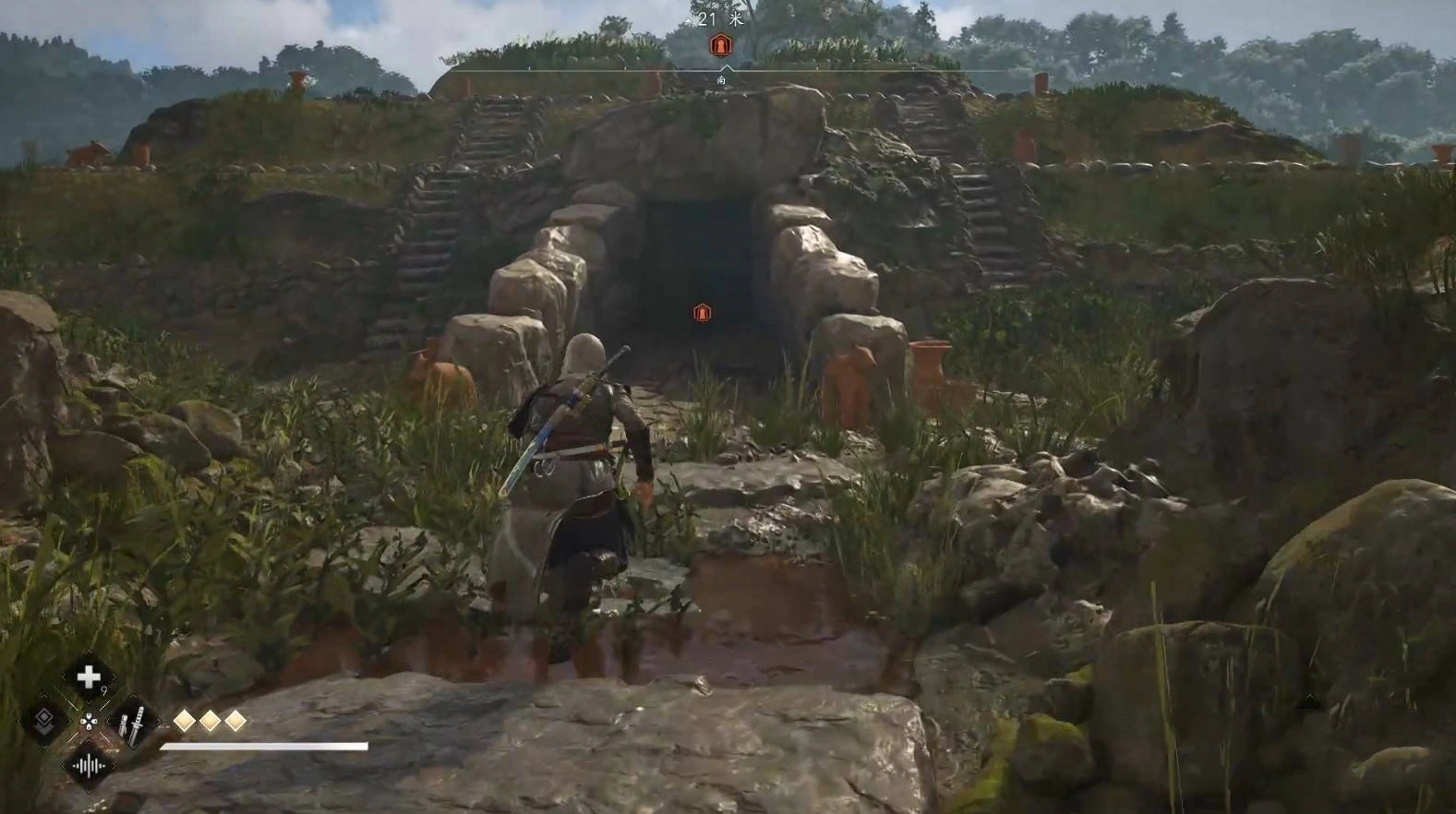
Task: Select the stacked diamond stance icon
Action: pyautogui.click(x=43, y=722)
